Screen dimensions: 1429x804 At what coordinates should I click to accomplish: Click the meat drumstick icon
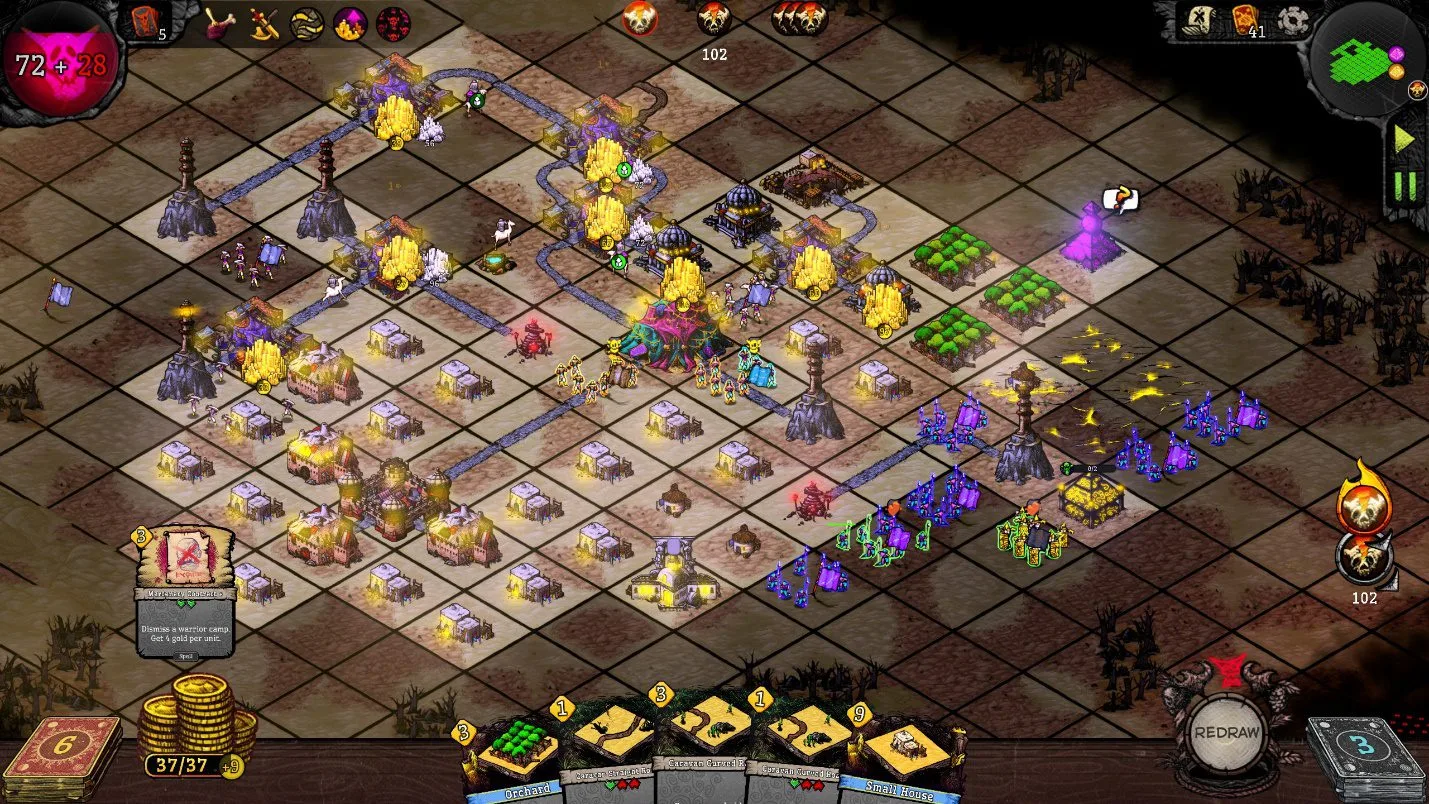[221, 22]
